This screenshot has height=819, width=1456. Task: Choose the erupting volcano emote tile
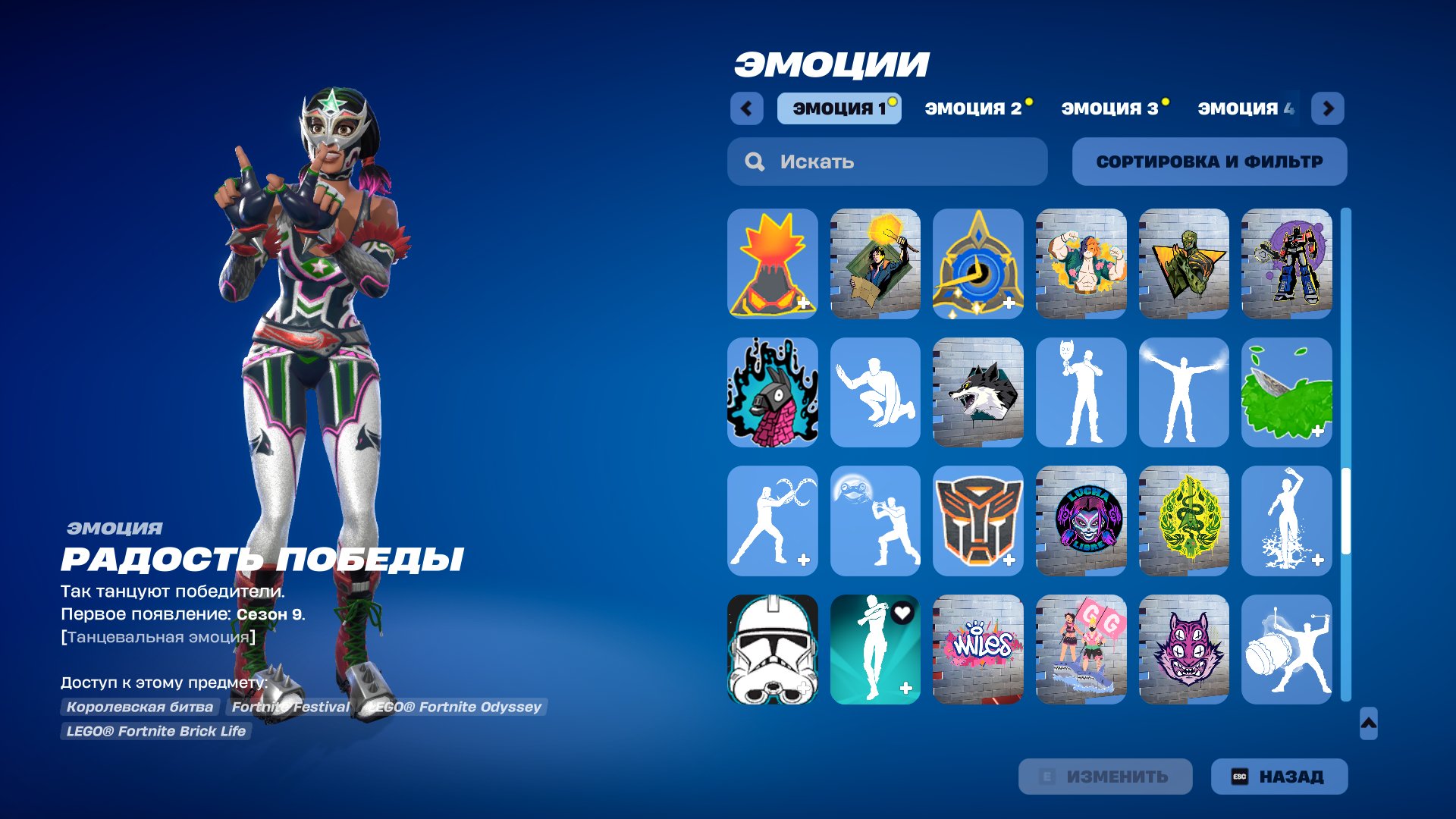point(772,263)
